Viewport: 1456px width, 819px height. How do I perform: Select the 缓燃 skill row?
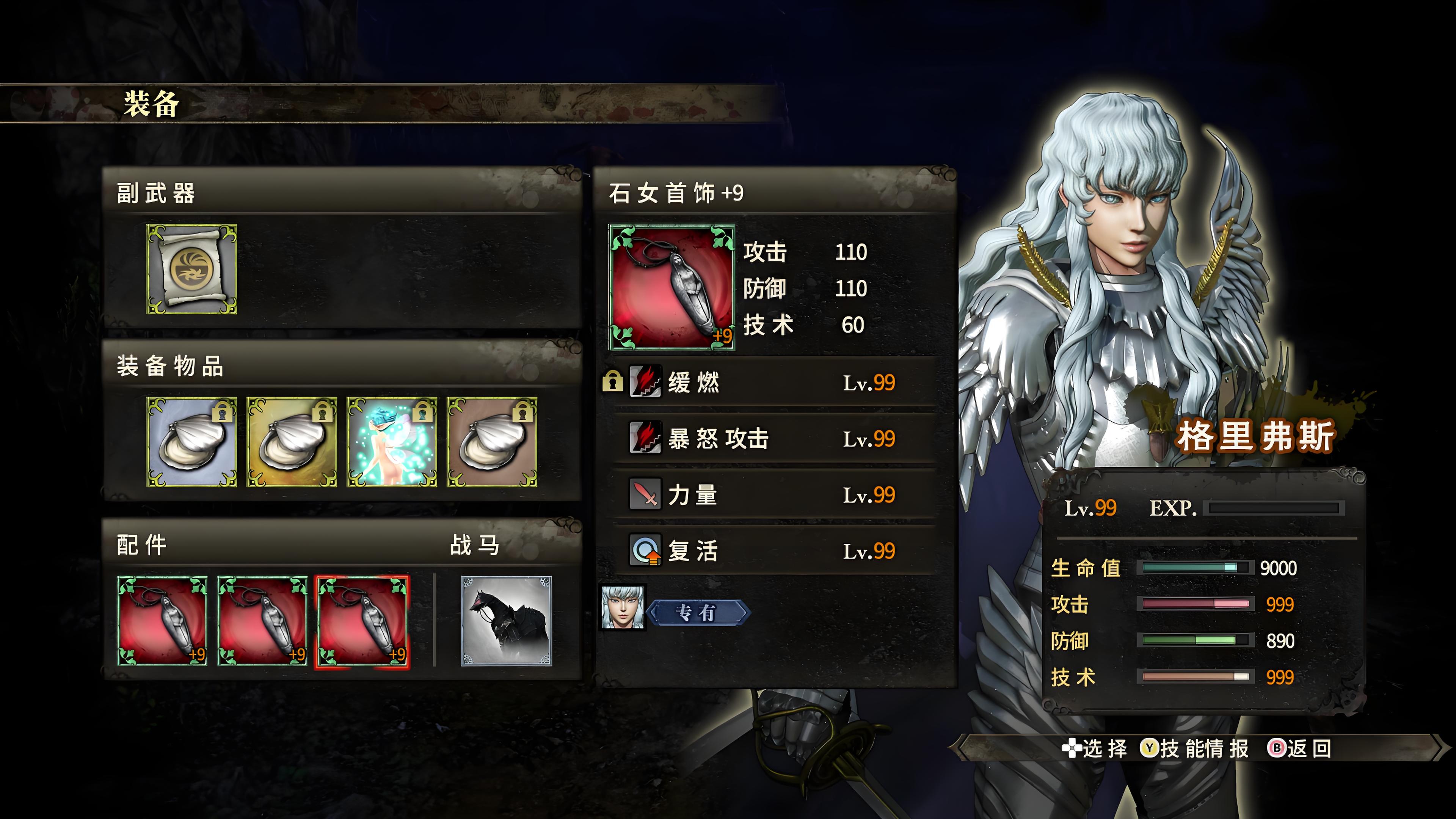774,383
